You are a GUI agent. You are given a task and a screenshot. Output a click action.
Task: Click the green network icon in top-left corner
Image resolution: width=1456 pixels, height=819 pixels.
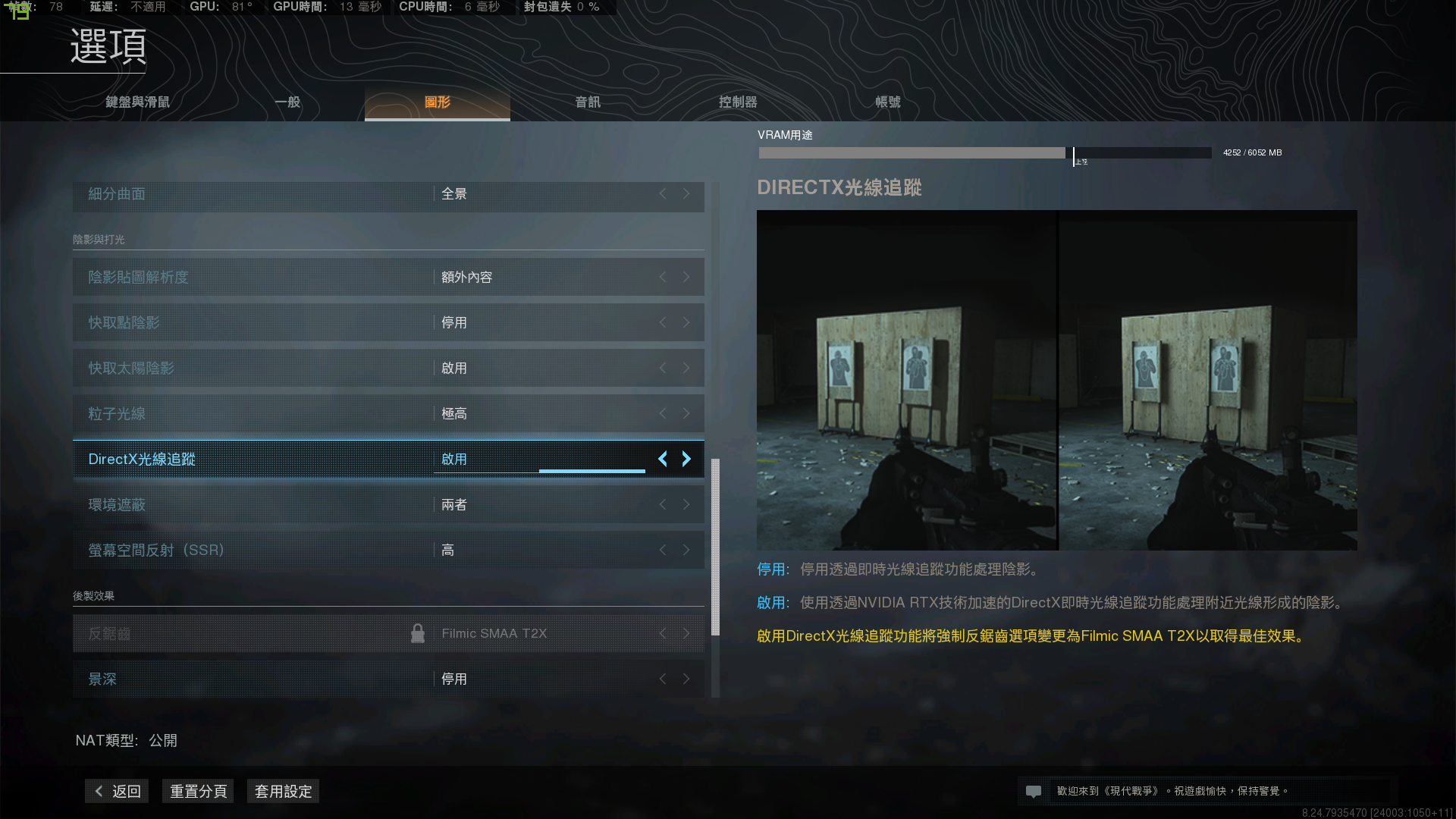click(x=16, y=12)
